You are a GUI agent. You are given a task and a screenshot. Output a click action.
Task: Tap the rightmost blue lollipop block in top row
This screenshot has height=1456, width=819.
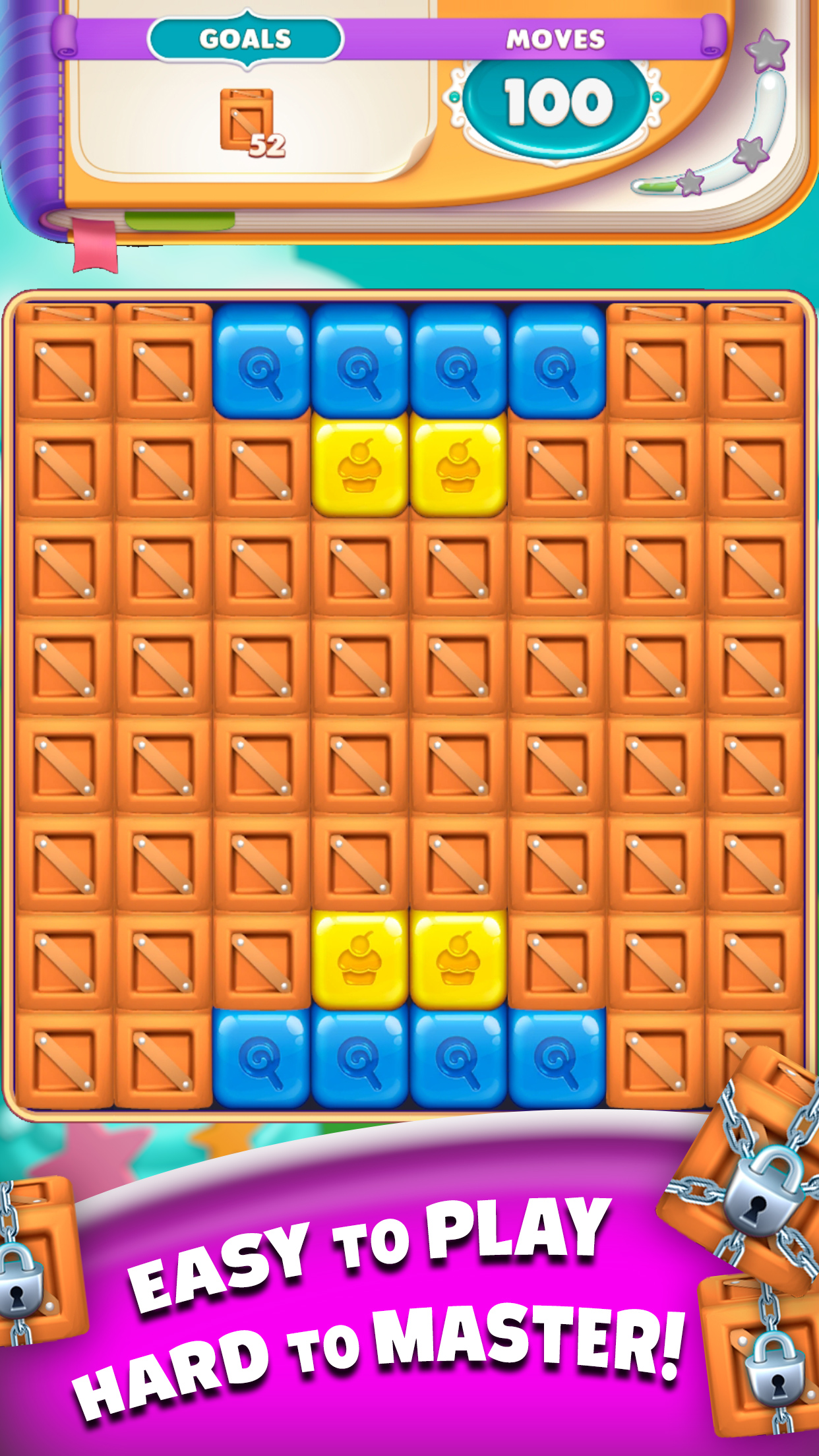point(557,362)
